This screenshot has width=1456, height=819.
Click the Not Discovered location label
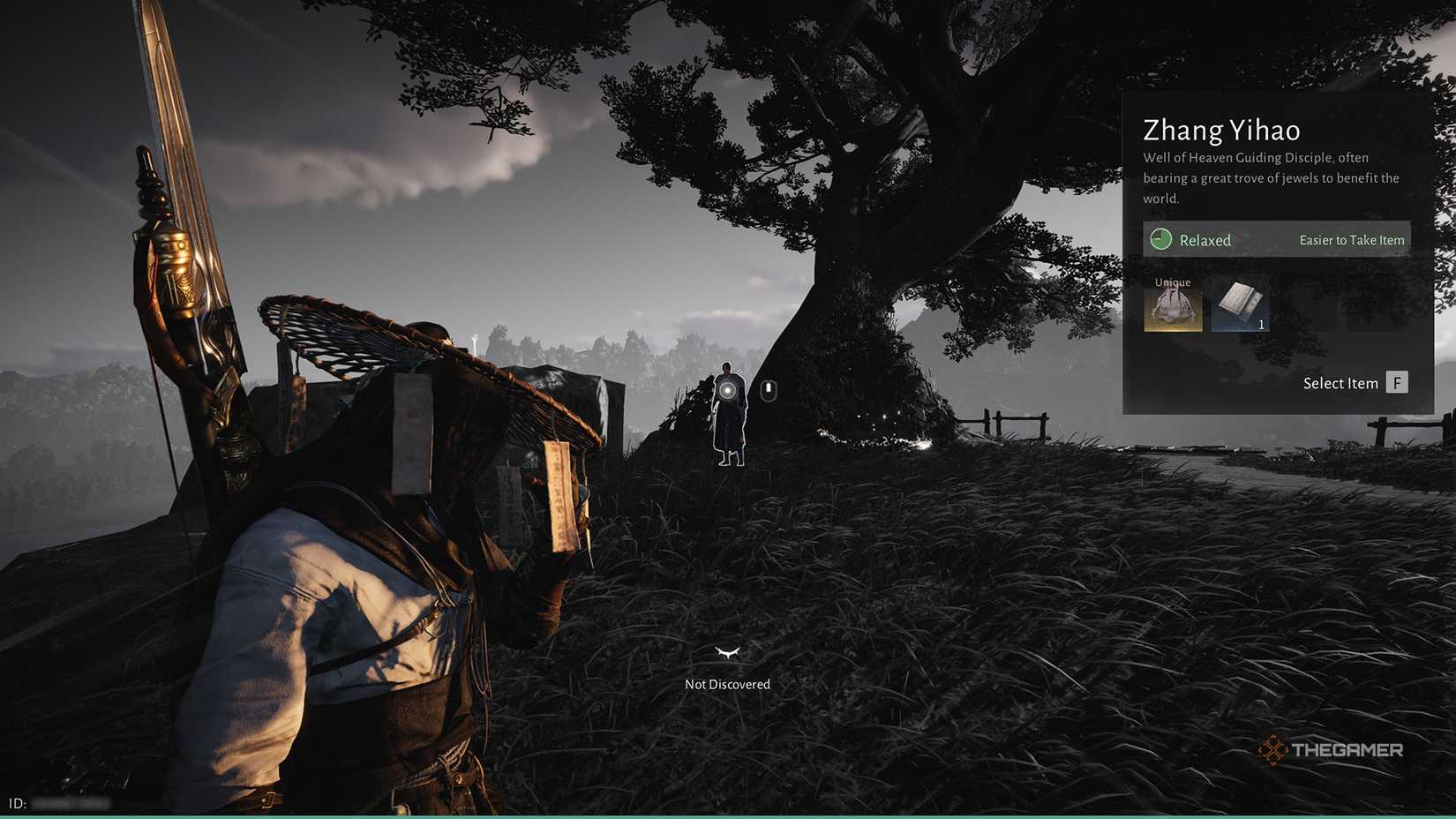(x=726, y=683)
